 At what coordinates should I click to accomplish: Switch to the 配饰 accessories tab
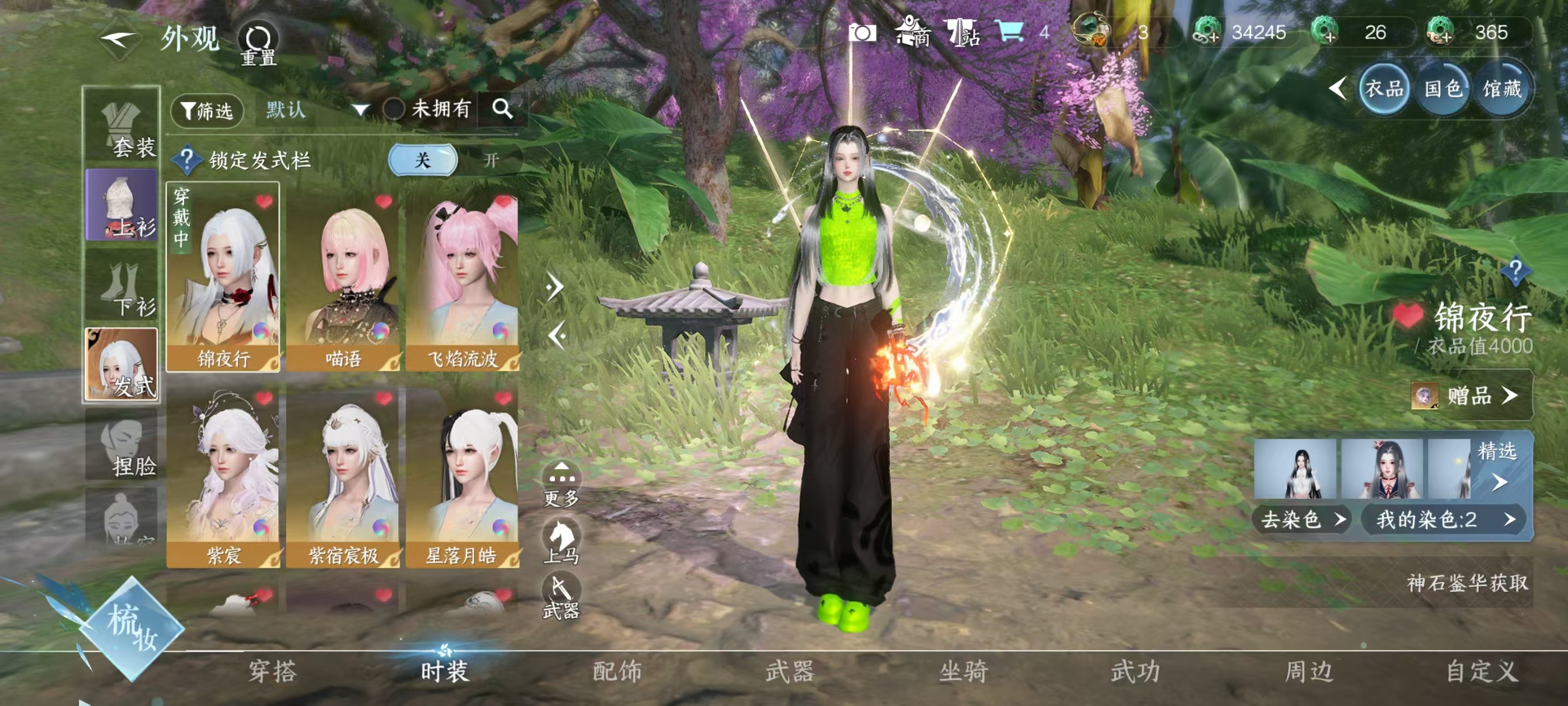617,671
